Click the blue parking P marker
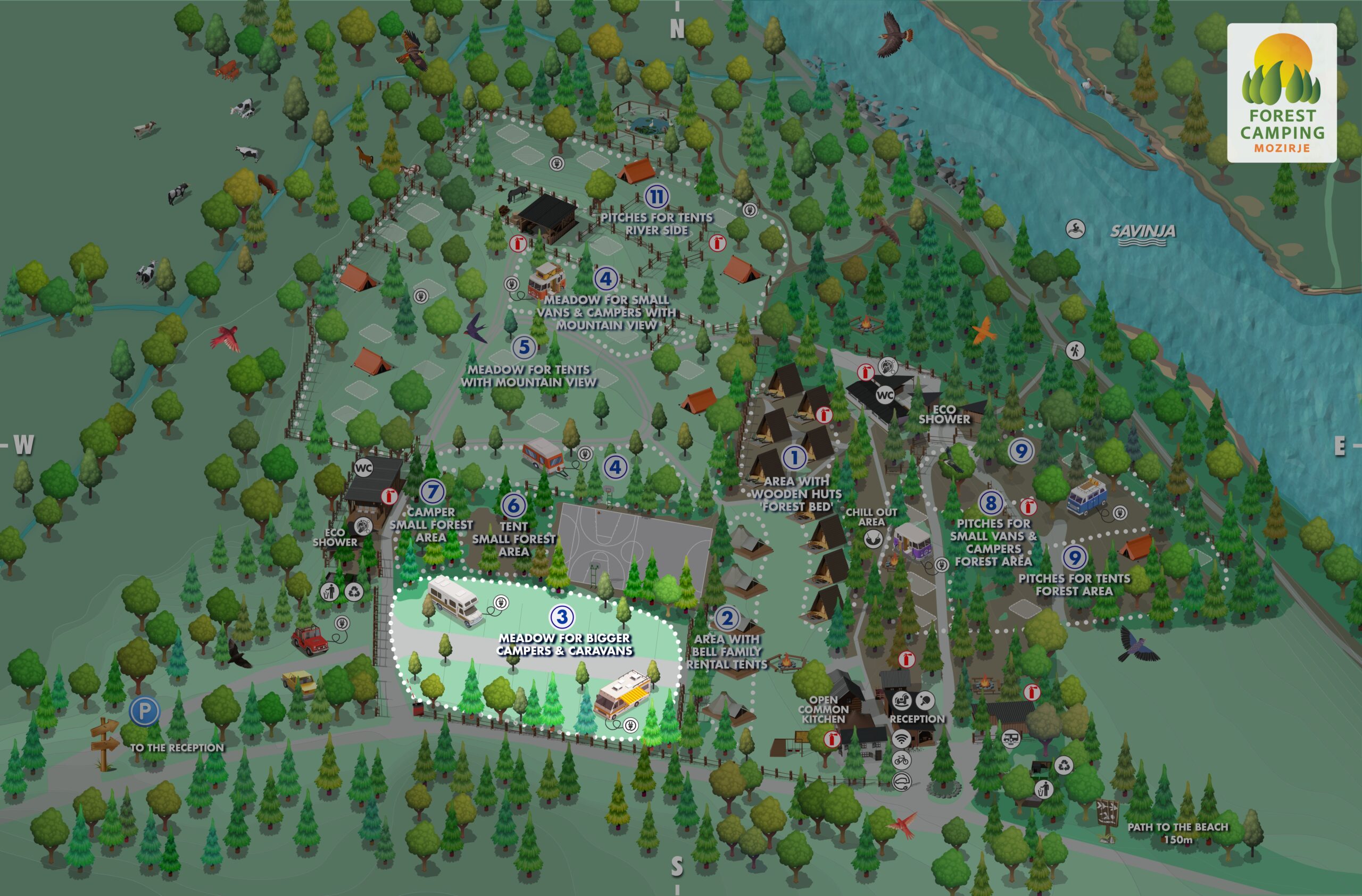 tap(144, 711)
